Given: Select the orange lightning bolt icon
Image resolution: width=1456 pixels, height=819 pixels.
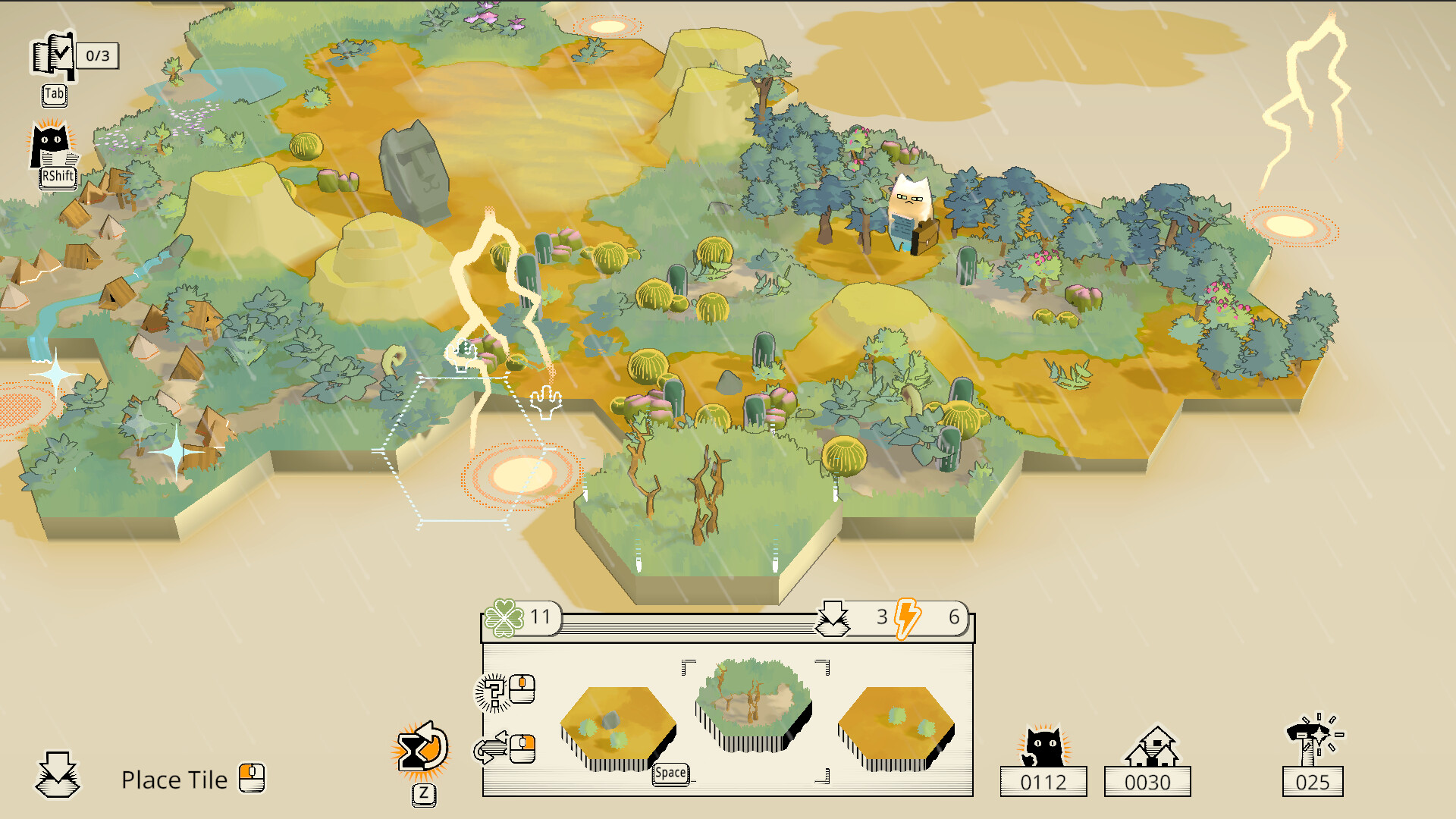Looking at the screenshot, I should tap(905, 620).
